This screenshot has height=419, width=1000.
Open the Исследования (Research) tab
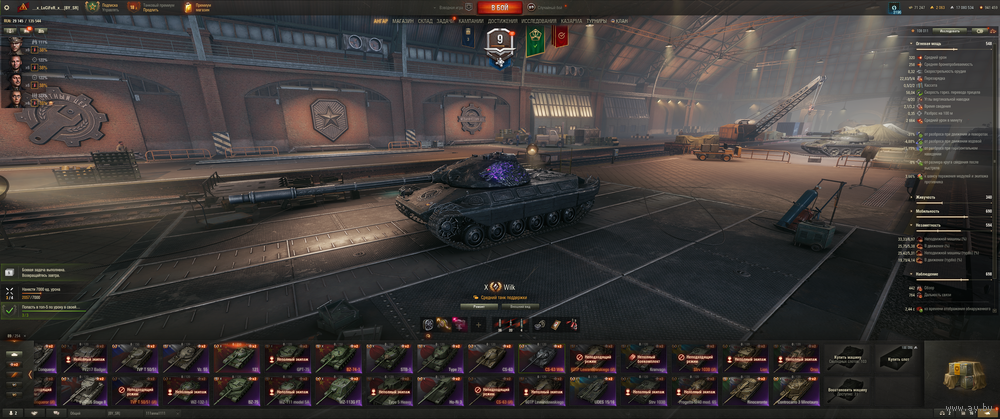[x=541, y=20]
